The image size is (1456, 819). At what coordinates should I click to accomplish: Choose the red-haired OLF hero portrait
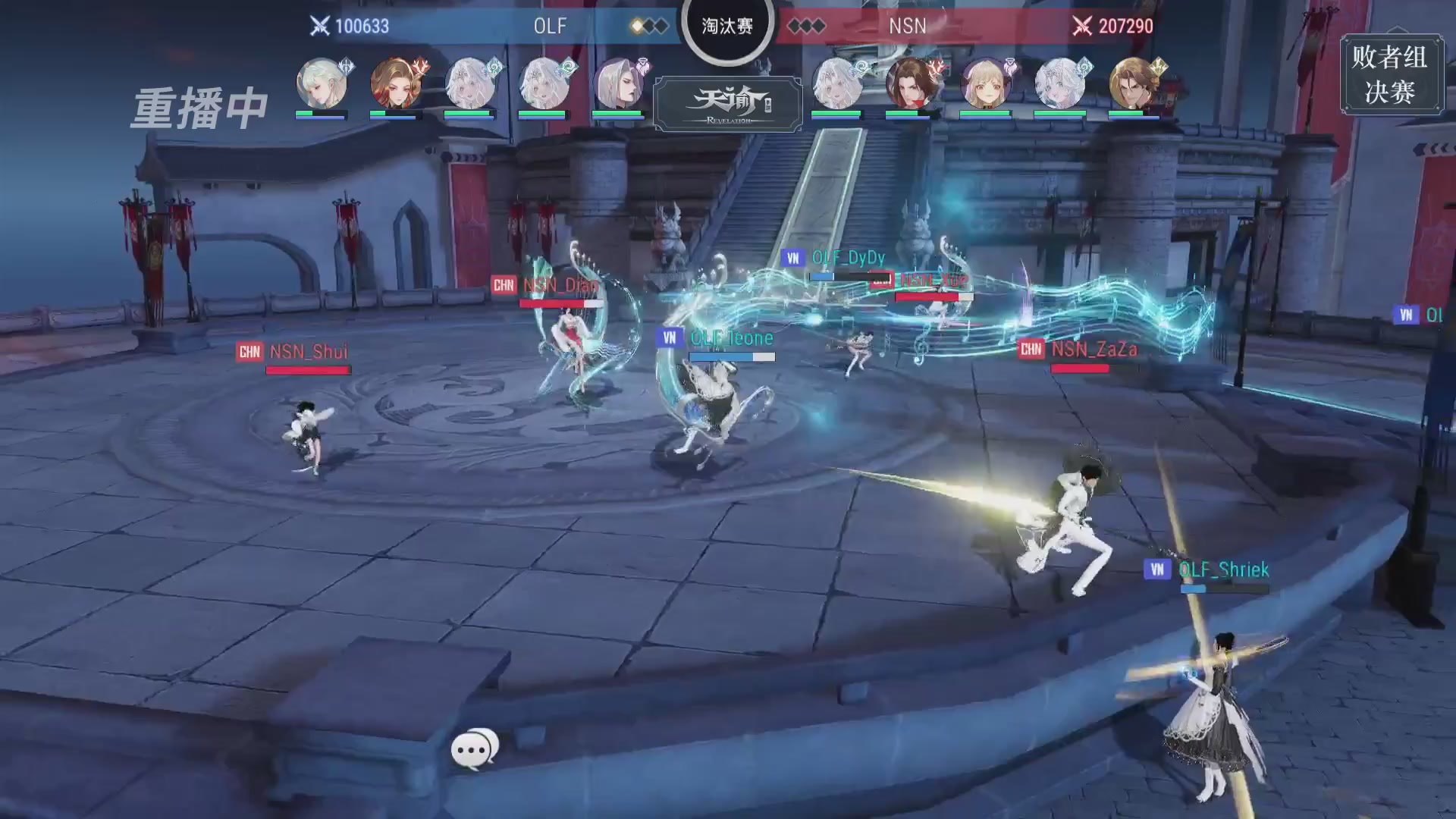point(396,83)
